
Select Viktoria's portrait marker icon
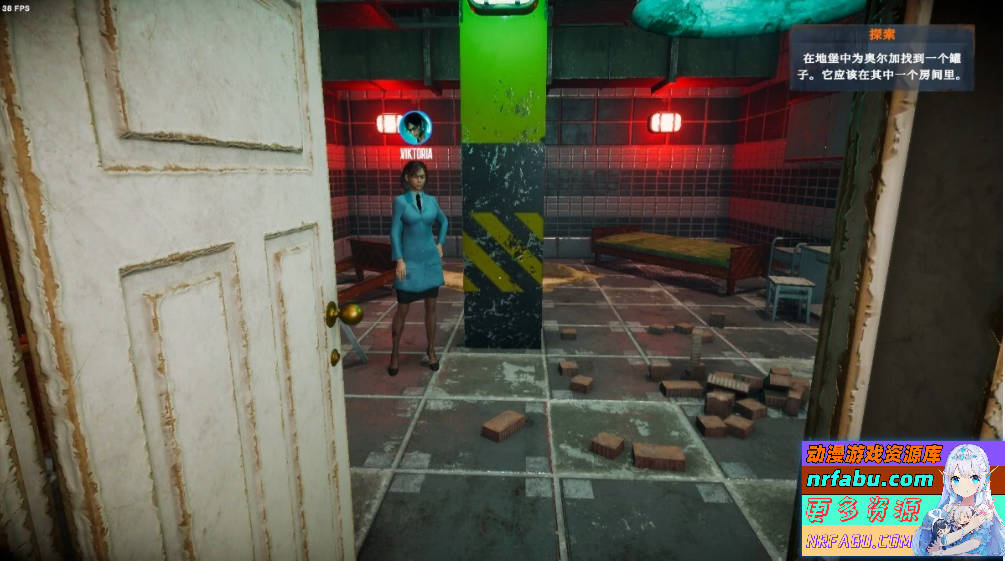click(x=414, y=127)
